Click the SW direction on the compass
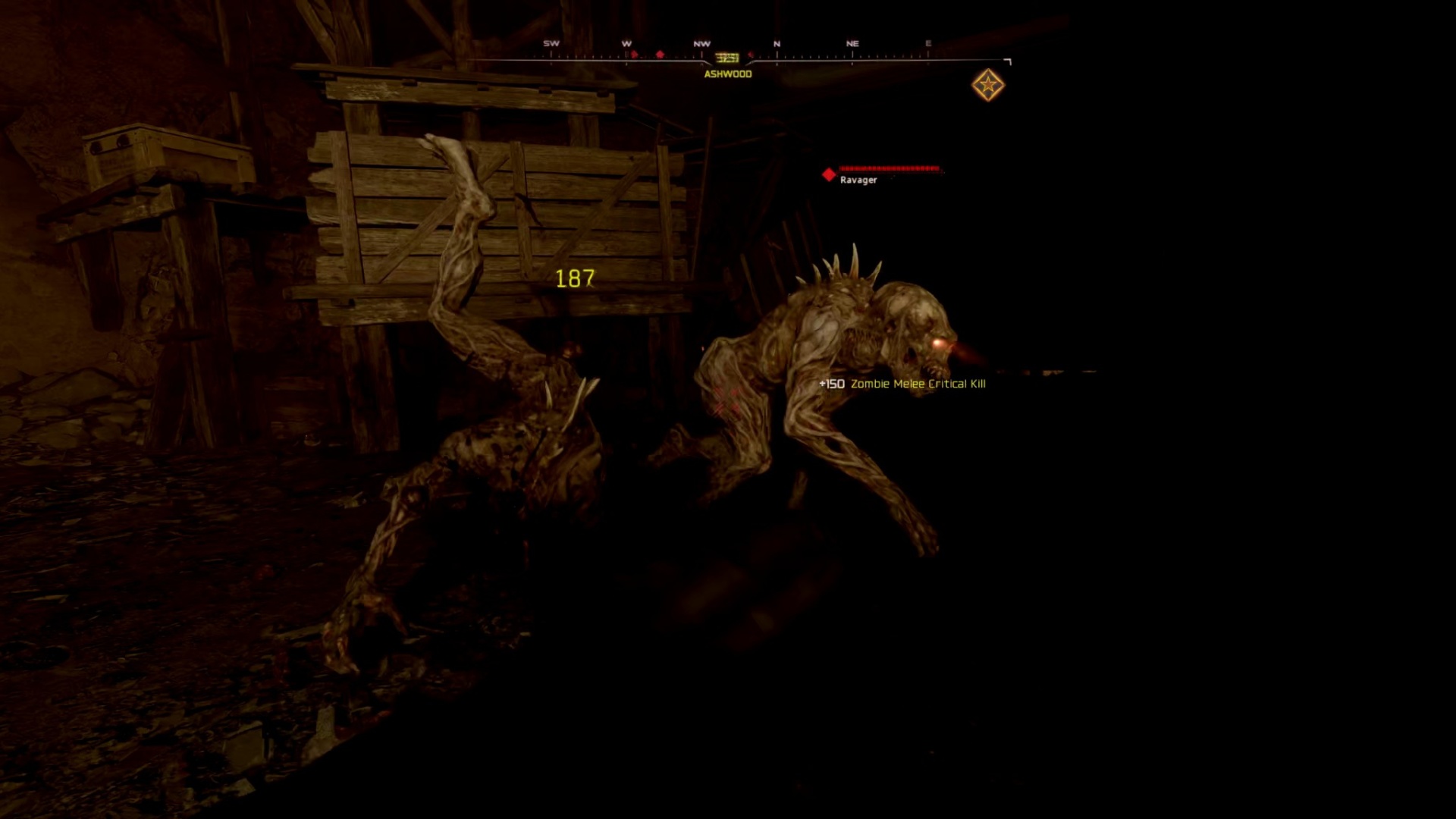 coord(553,42)
